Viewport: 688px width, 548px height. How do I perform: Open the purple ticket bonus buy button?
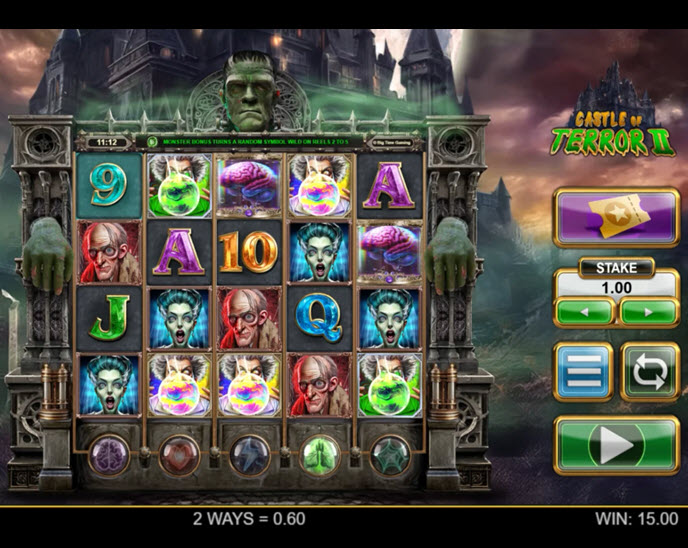[x=616, y=219]
